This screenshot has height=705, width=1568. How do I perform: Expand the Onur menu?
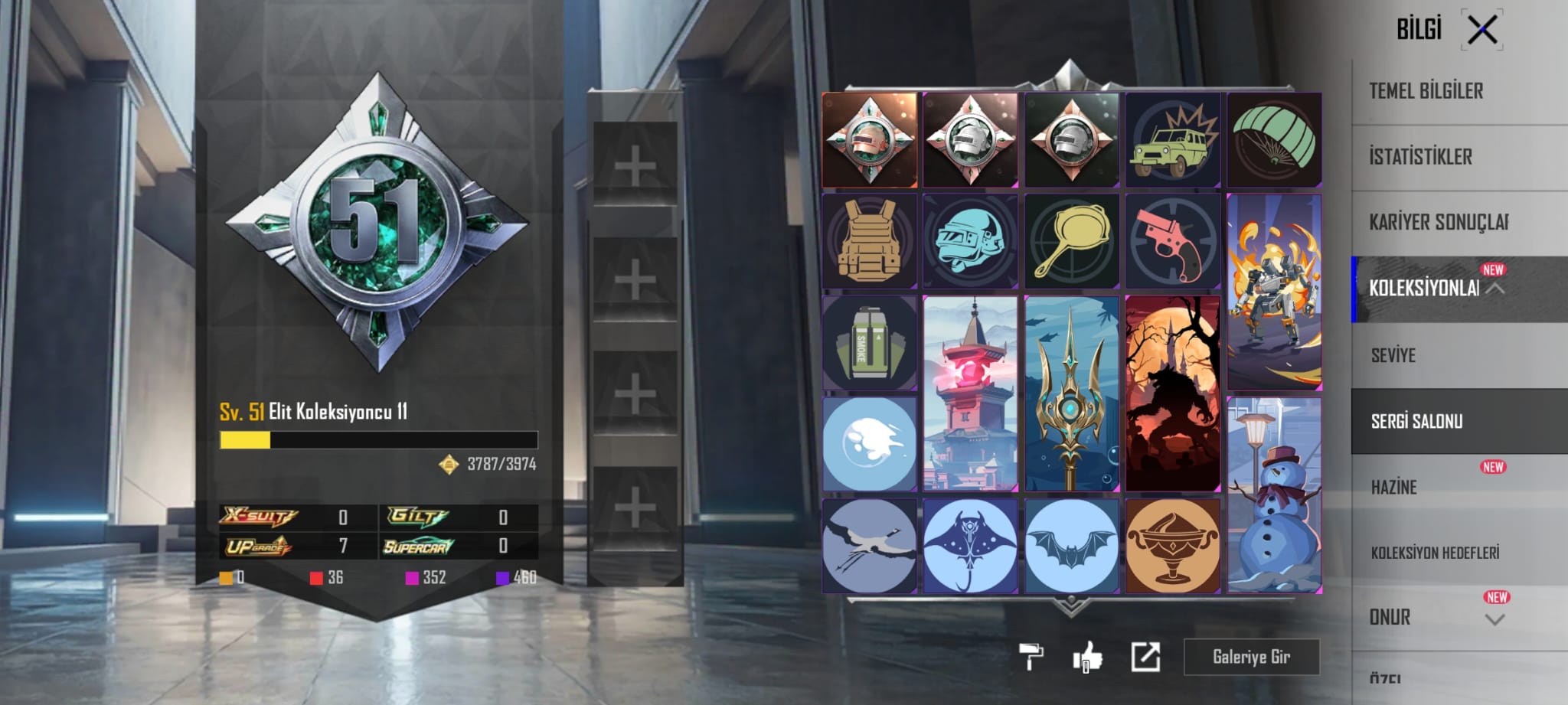point(1494,619)
